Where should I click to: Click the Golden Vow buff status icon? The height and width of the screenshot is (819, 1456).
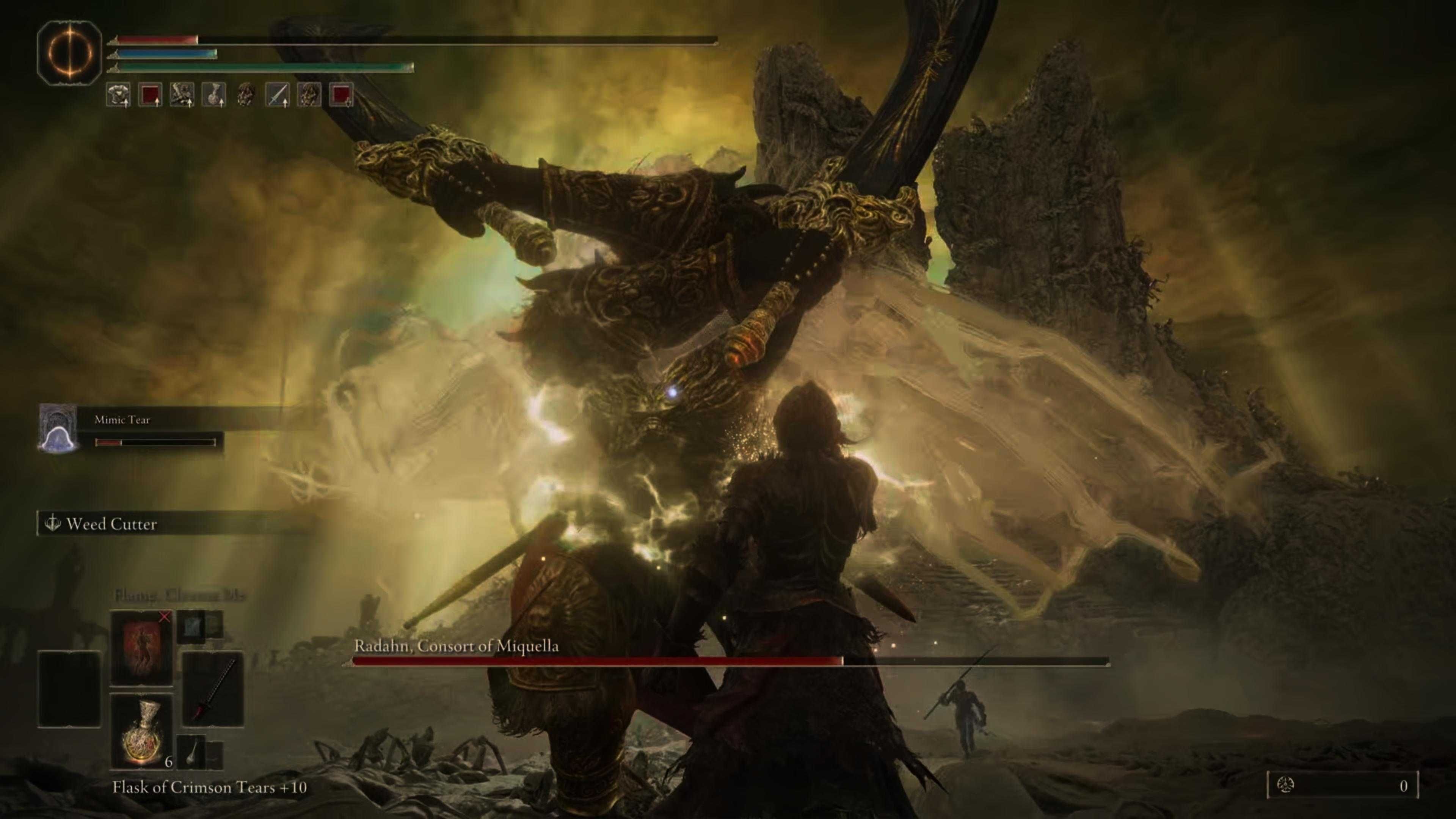click(x=182, y=96)
